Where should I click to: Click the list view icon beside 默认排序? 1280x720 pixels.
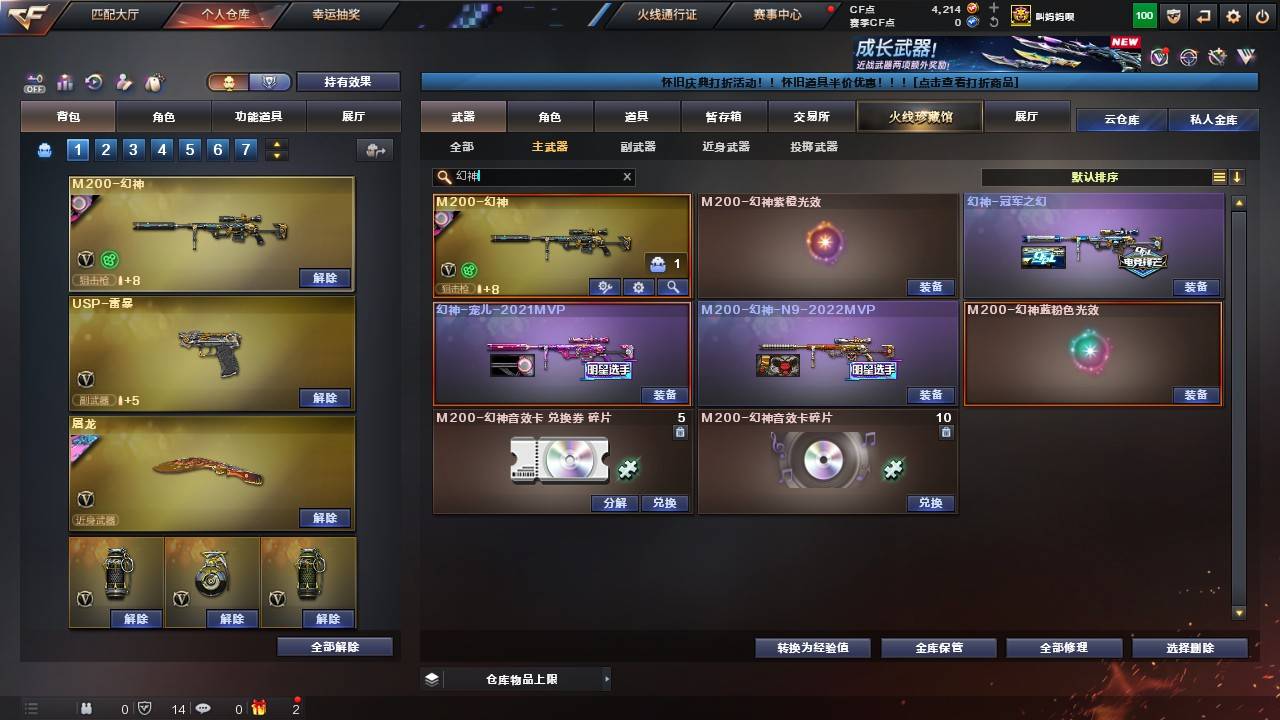click(1218, 177)
